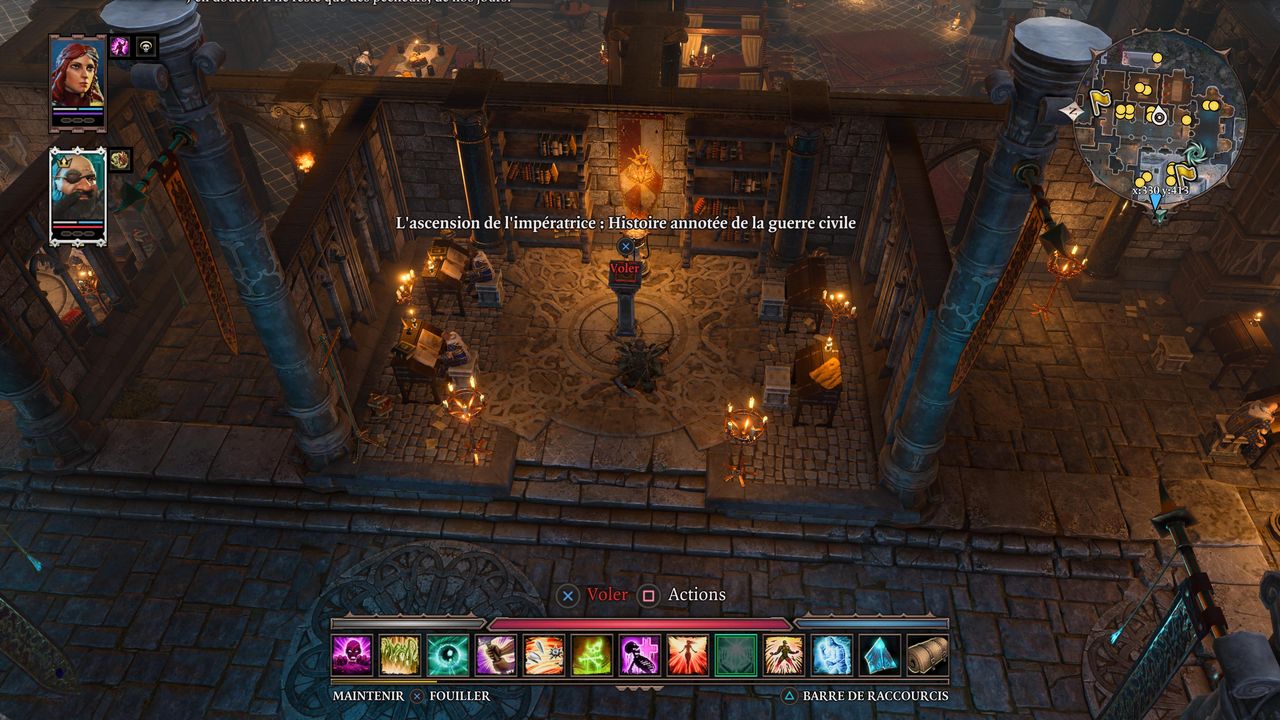The width and height of the screenshot is (1280, 720).
Task: Use the purple fist-and-dagger skill
Action: [496, 655]
